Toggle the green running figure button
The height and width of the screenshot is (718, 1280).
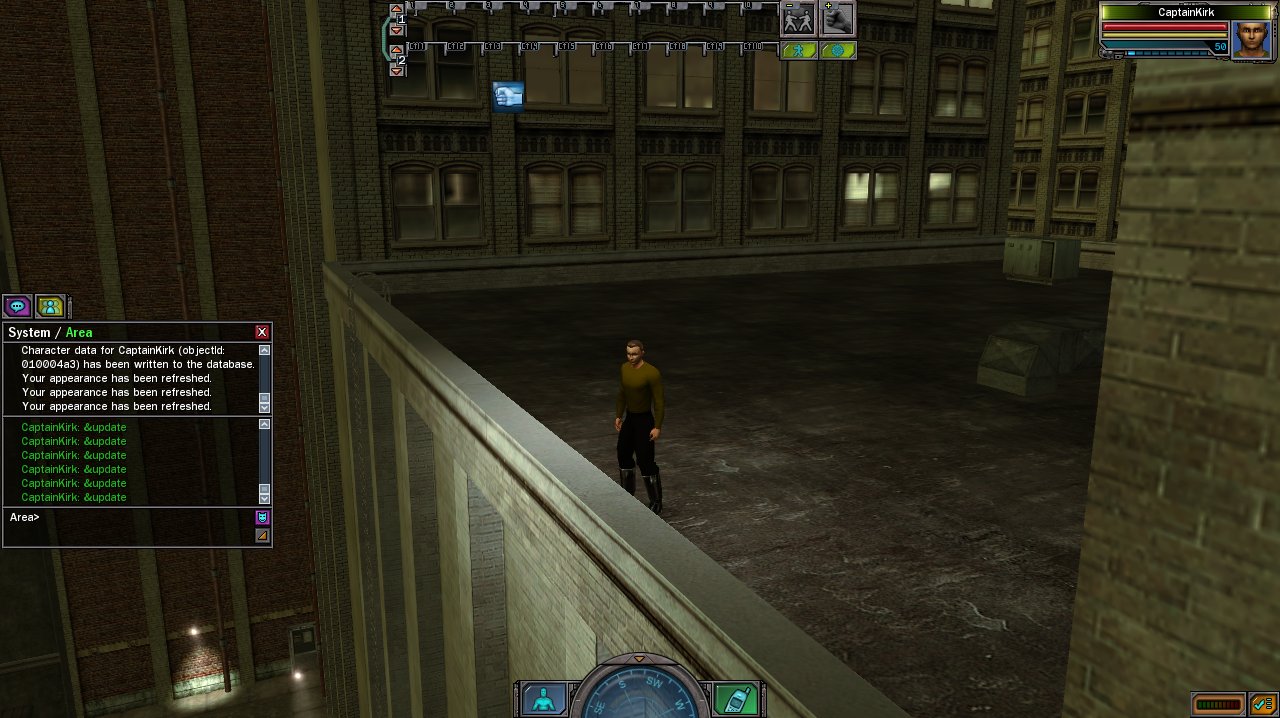[x=798, y=50]
